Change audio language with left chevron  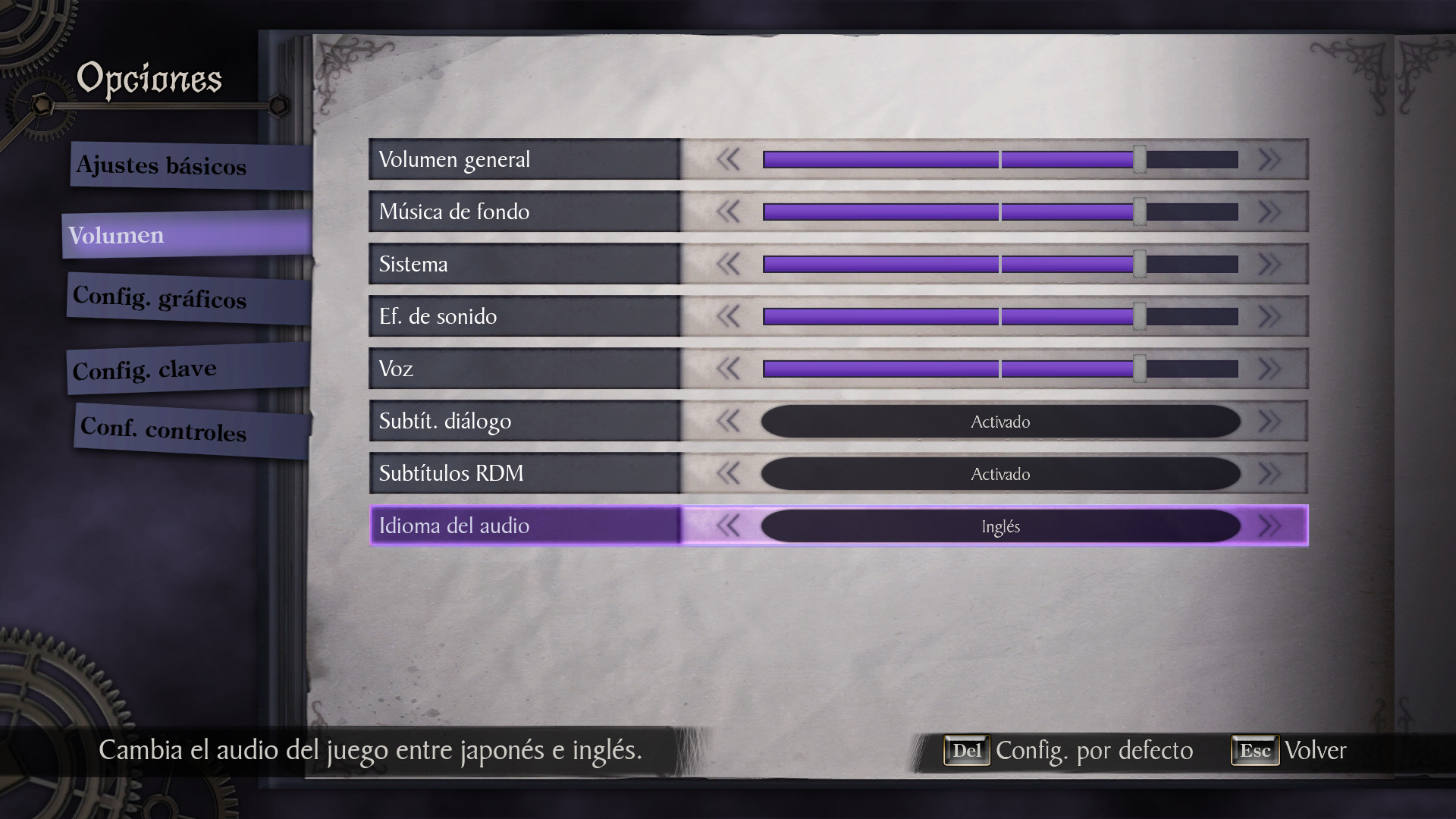(729, 526)
